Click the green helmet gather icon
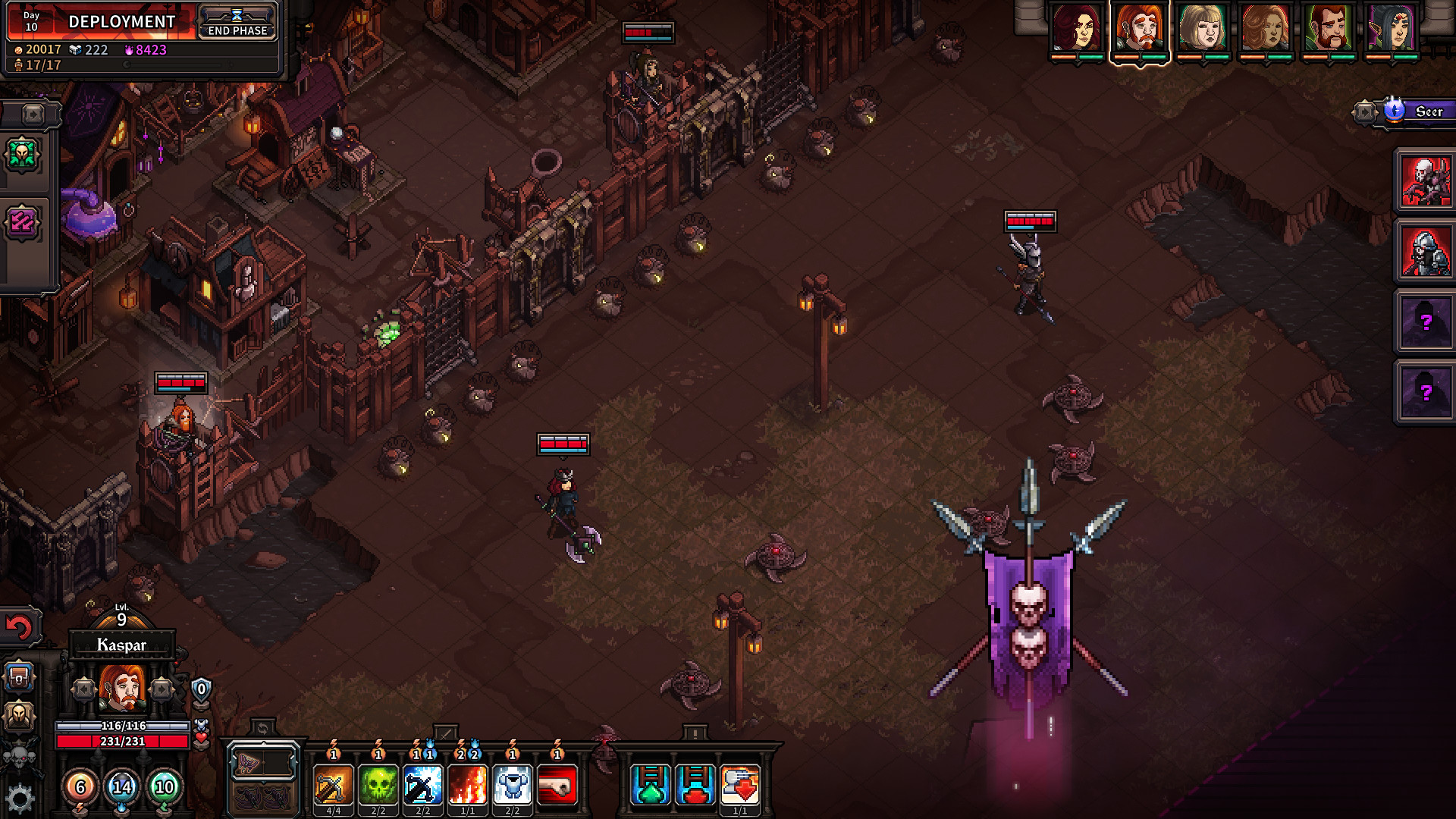Viewport: 1456px width, 819px height. coord(22,155)
